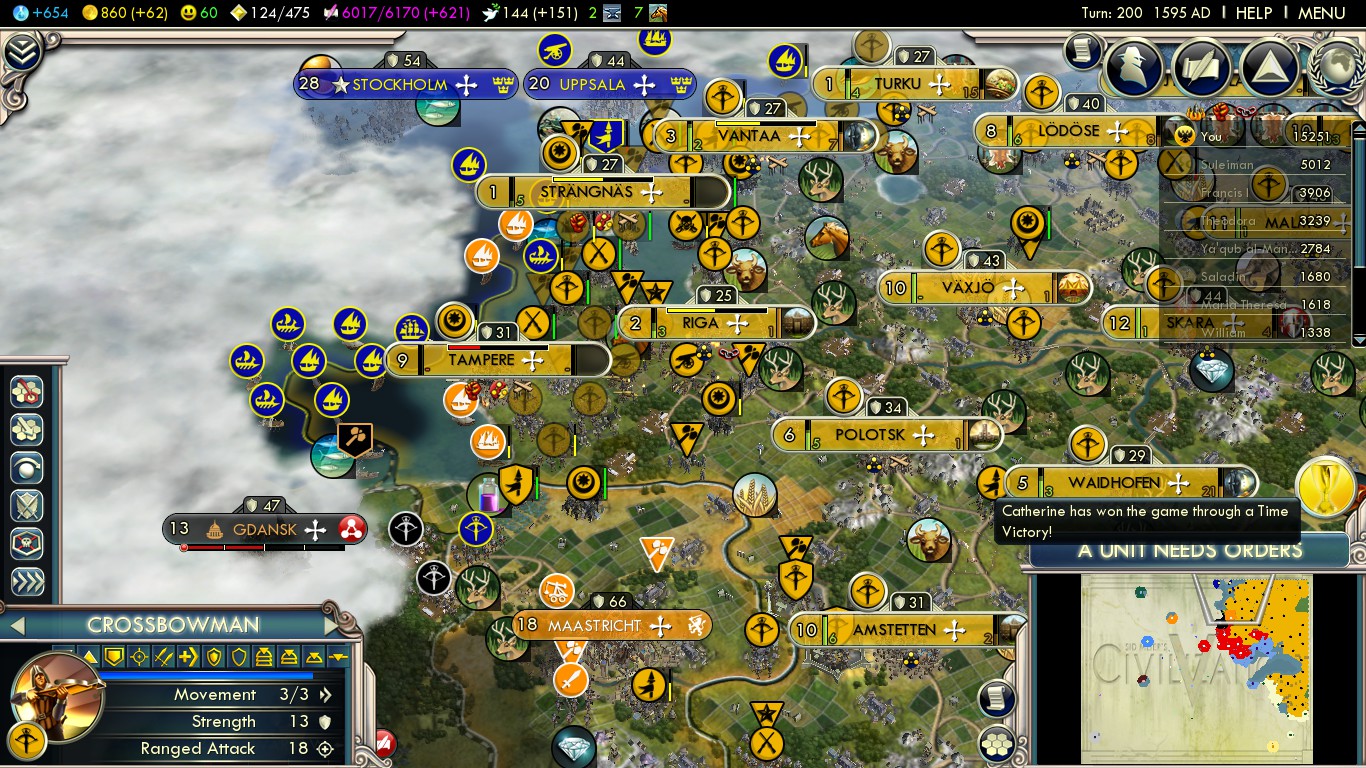The image size is (1366, 768).
Task: Open the espionage overview spy button
Action: tap(1134, 67)
